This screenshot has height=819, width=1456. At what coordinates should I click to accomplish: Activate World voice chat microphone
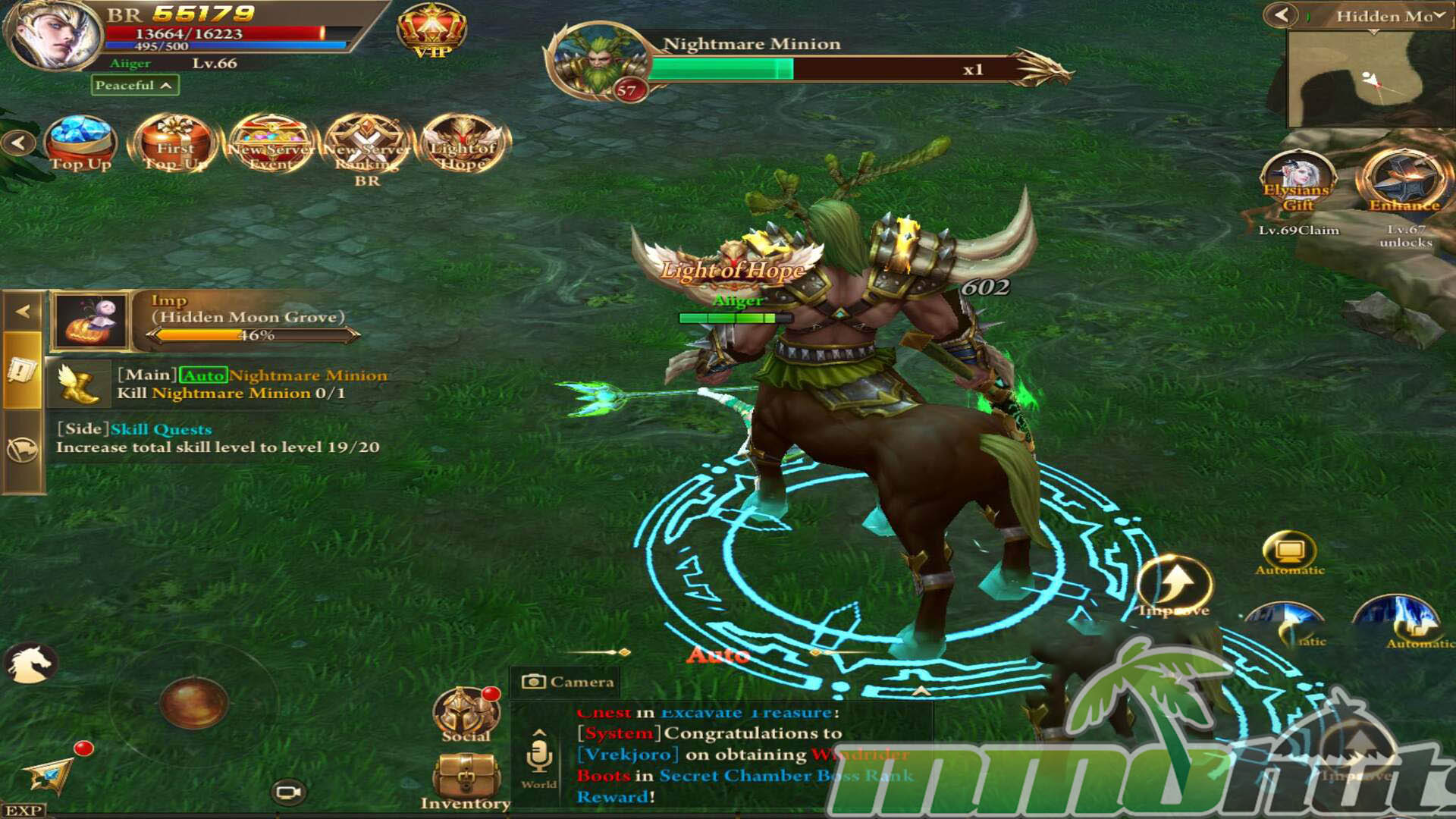pyautogui.click(x=539, y=758)
